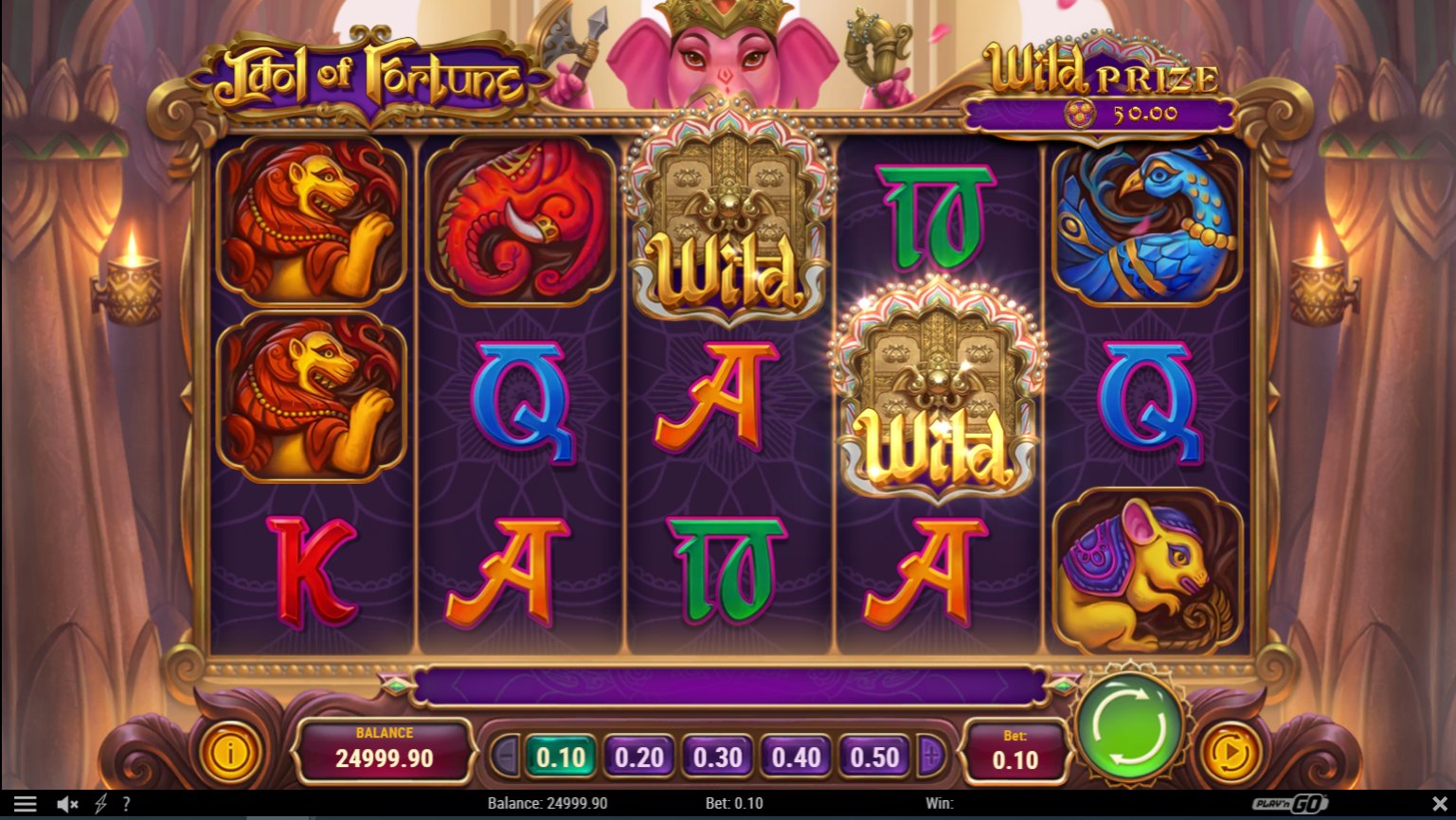Set the bet to 0.30
The image size is (1456, 820).
point(717,758)
